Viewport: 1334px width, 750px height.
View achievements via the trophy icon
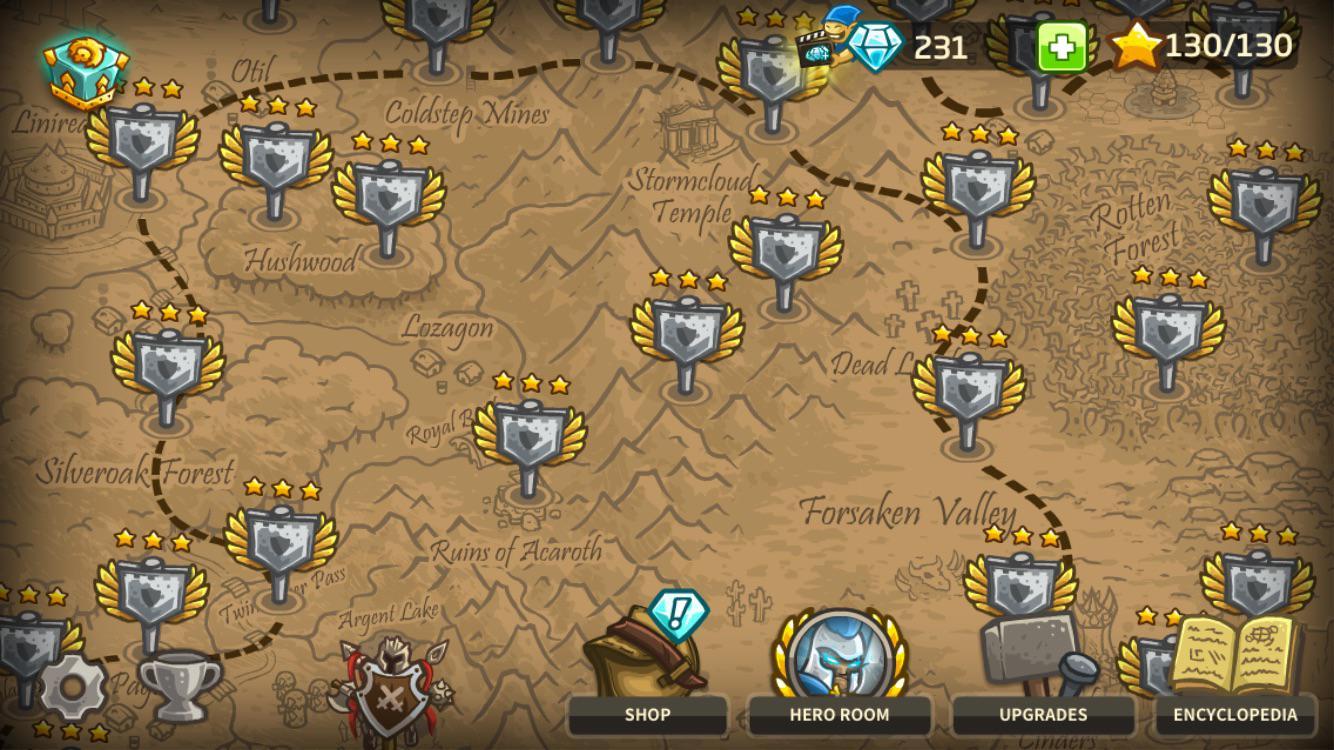tap(180, 685)
